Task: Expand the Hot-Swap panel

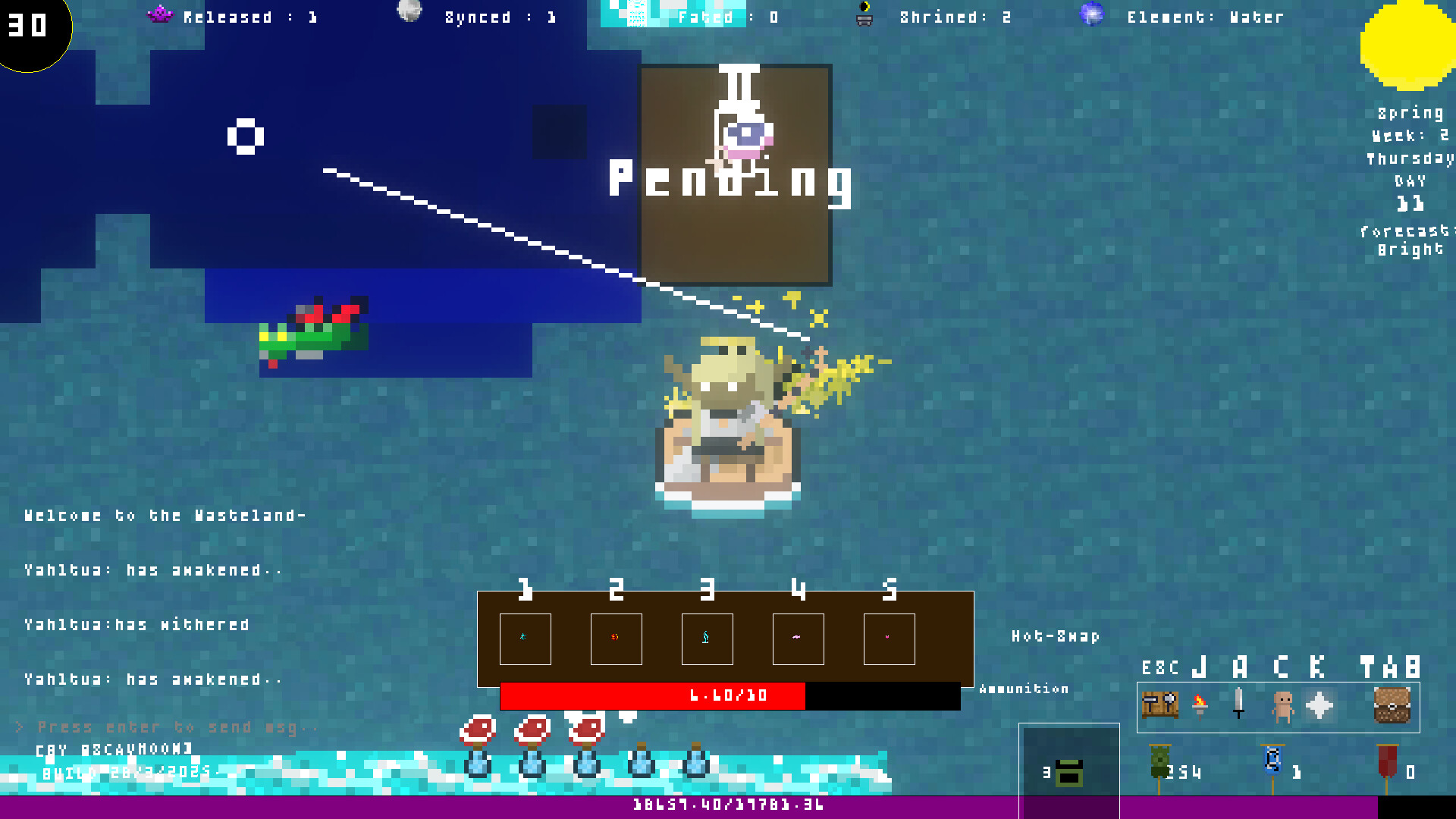Action: 1054,637
